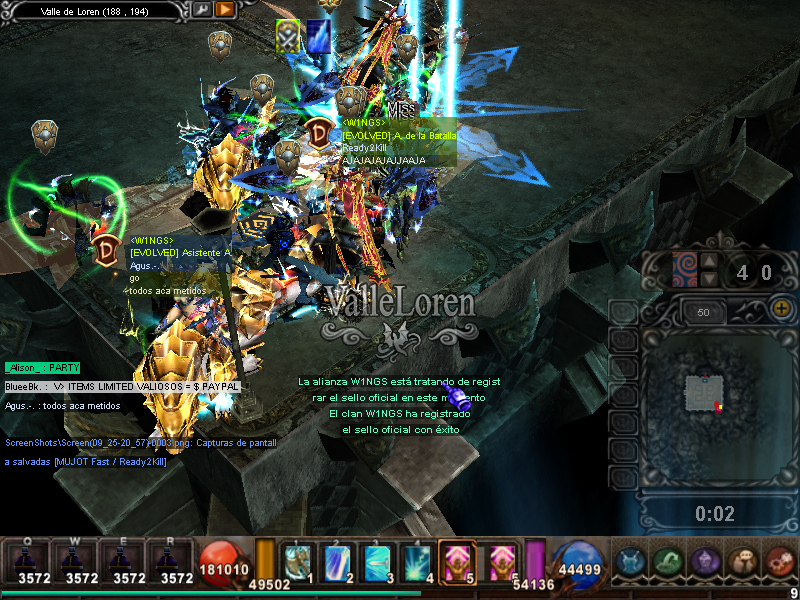Screen dimensions: 800x600
Task: Open the green round menu icon
Action: [667, 562]
